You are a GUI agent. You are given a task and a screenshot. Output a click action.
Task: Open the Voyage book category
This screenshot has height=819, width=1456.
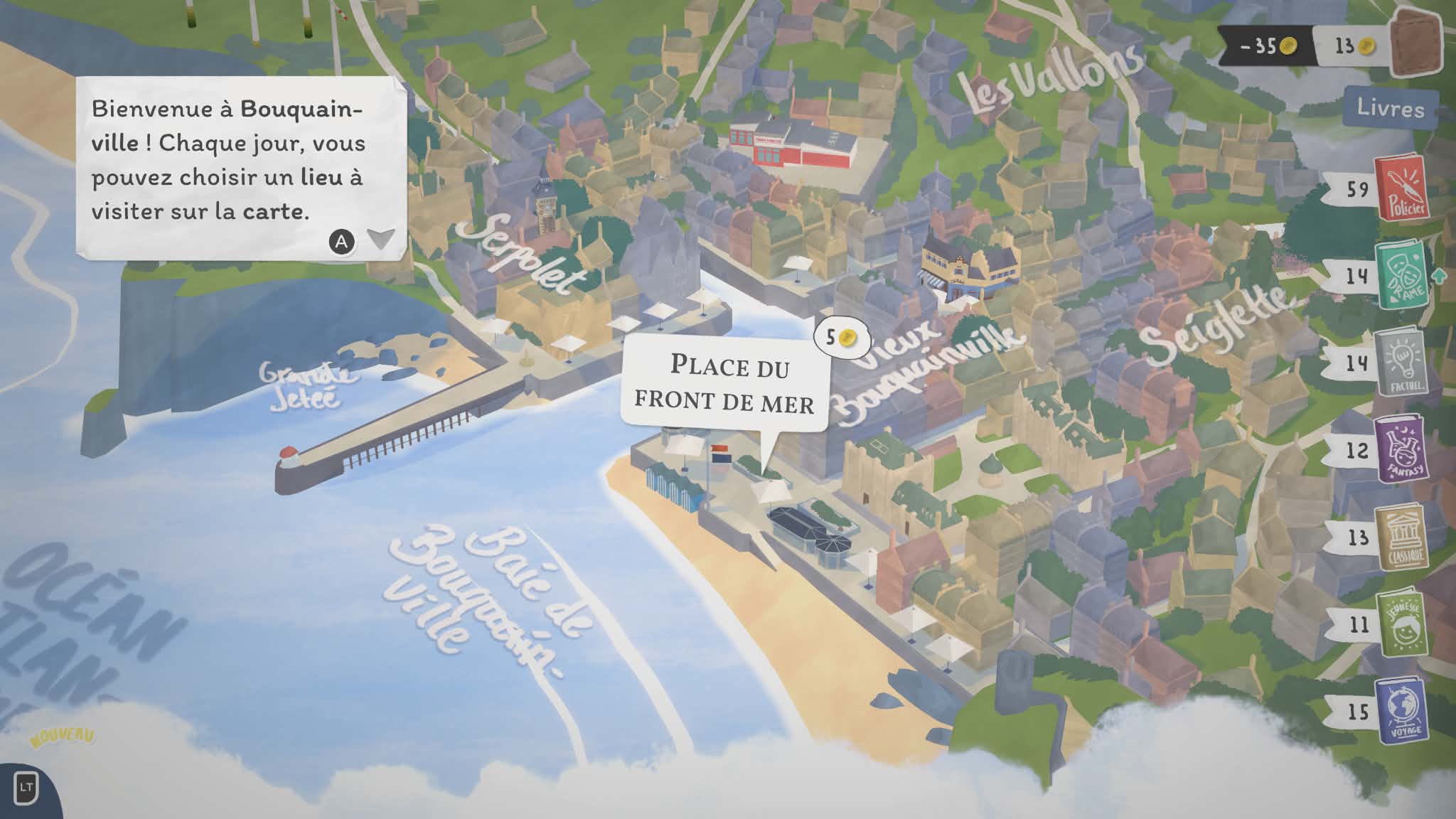tap(1400, 712)
